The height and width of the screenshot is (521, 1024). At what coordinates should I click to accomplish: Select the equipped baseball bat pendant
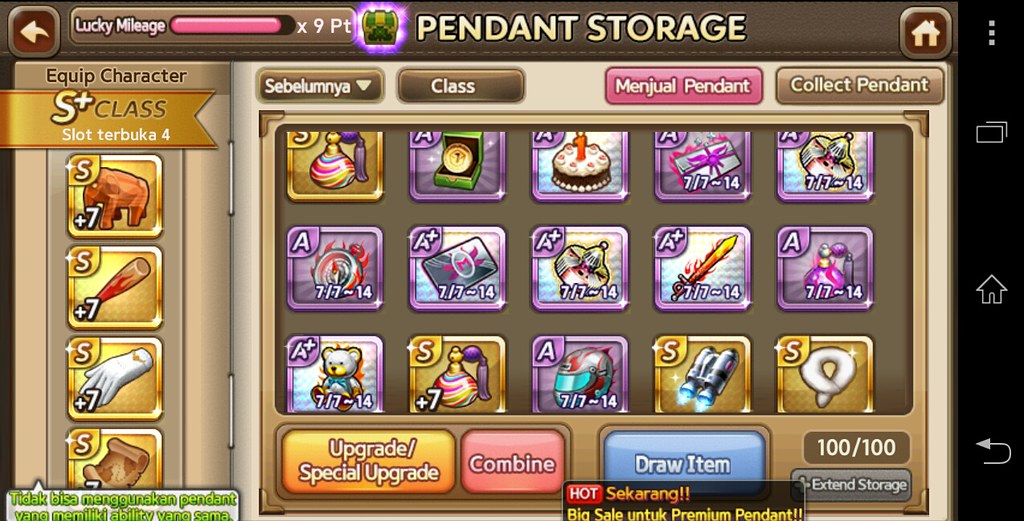(114, 286)
